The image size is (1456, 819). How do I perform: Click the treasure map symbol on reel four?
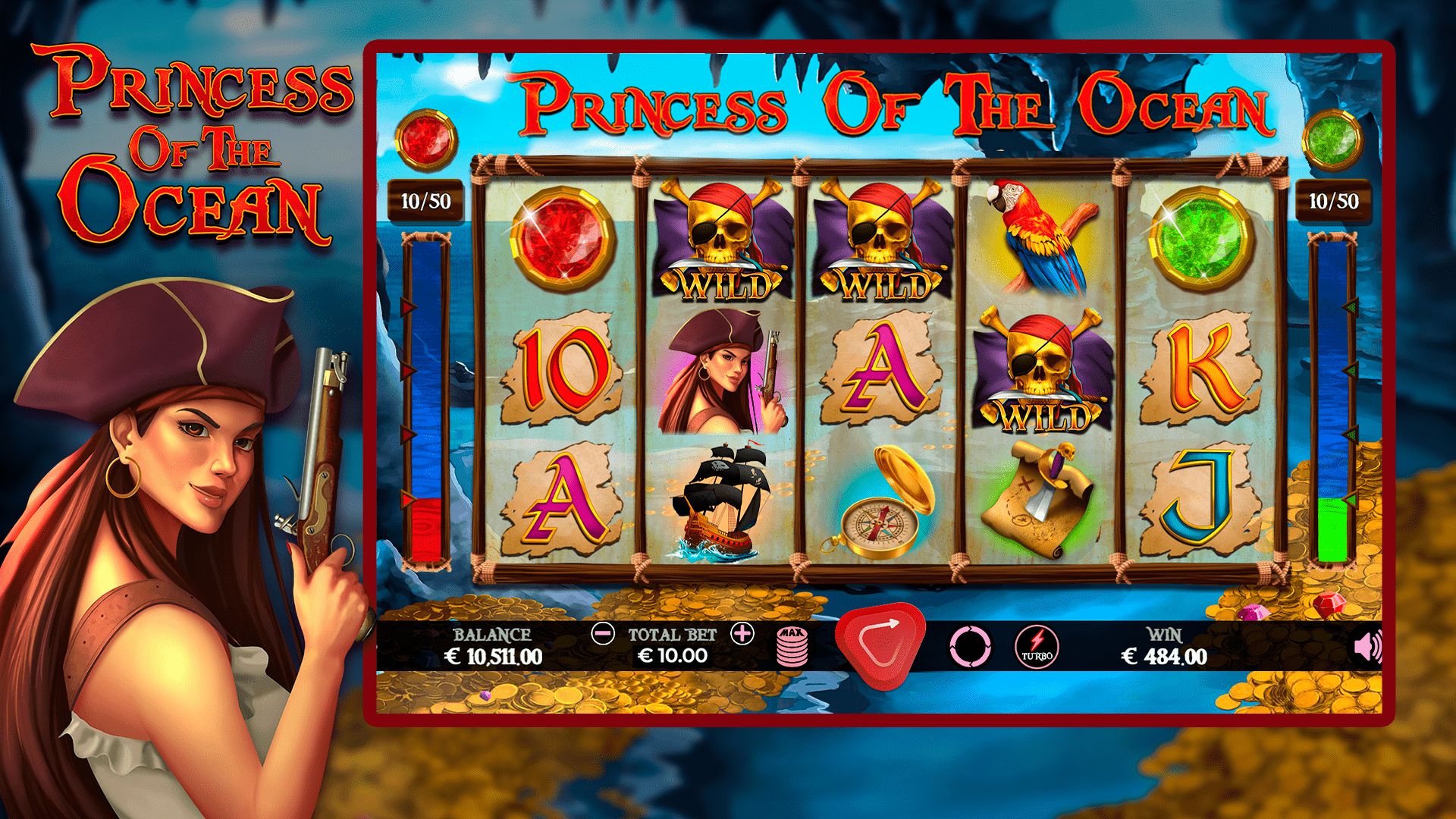coord(1040,500)
